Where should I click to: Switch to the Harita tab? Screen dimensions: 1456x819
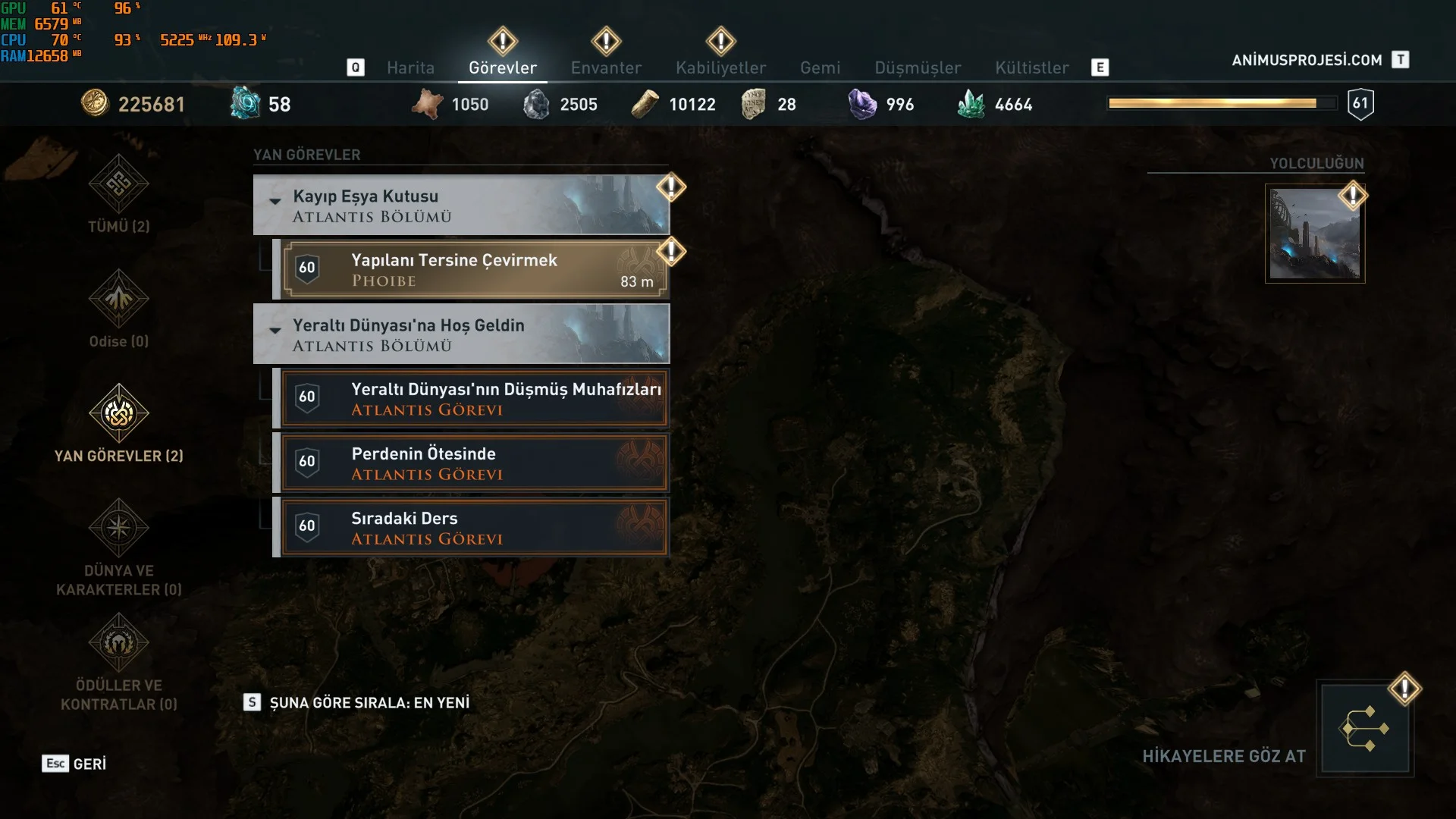(x=410, y=67)
